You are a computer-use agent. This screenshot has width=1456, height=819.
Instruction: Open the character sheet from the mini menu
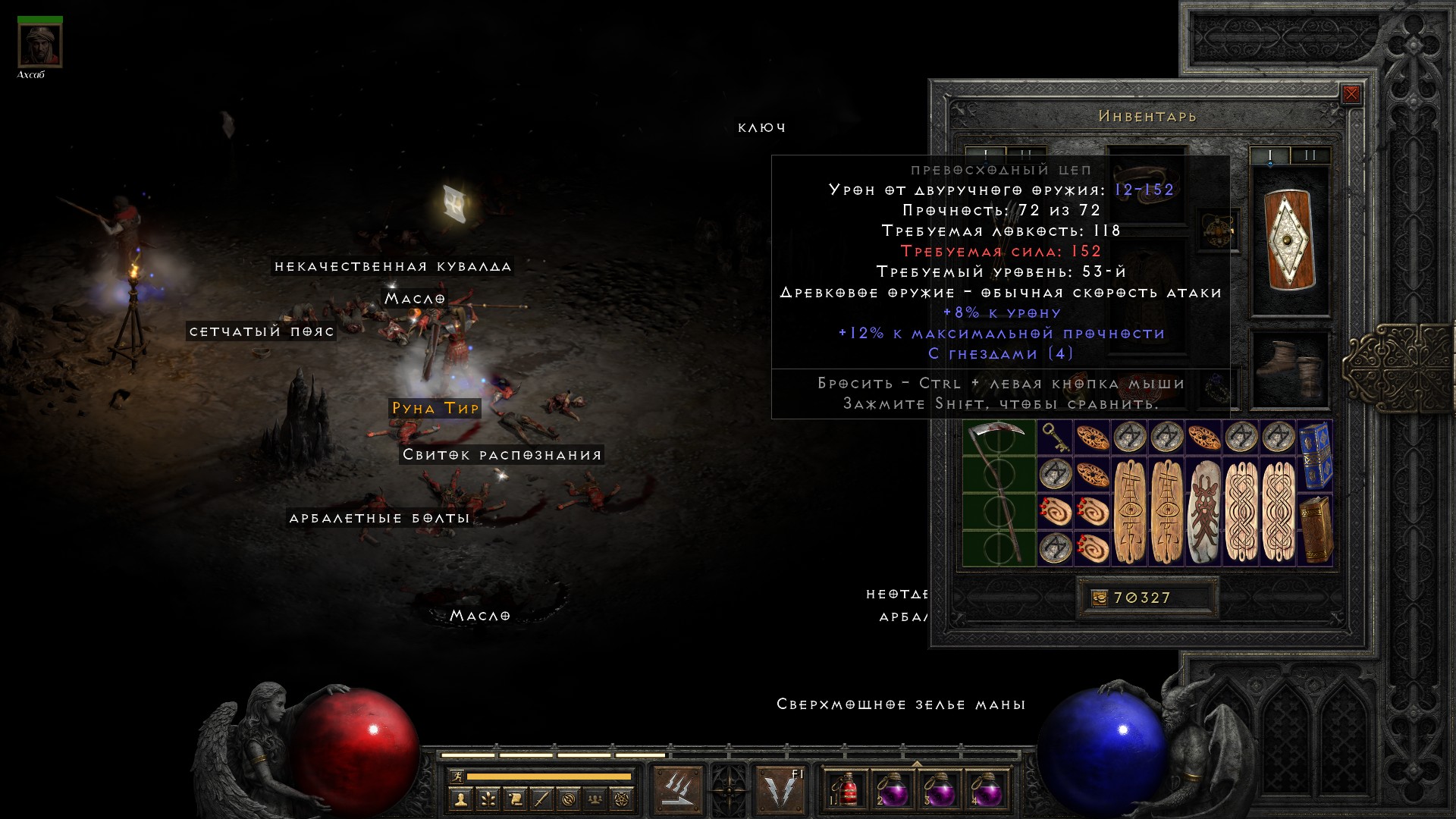(x=460, y=799)
